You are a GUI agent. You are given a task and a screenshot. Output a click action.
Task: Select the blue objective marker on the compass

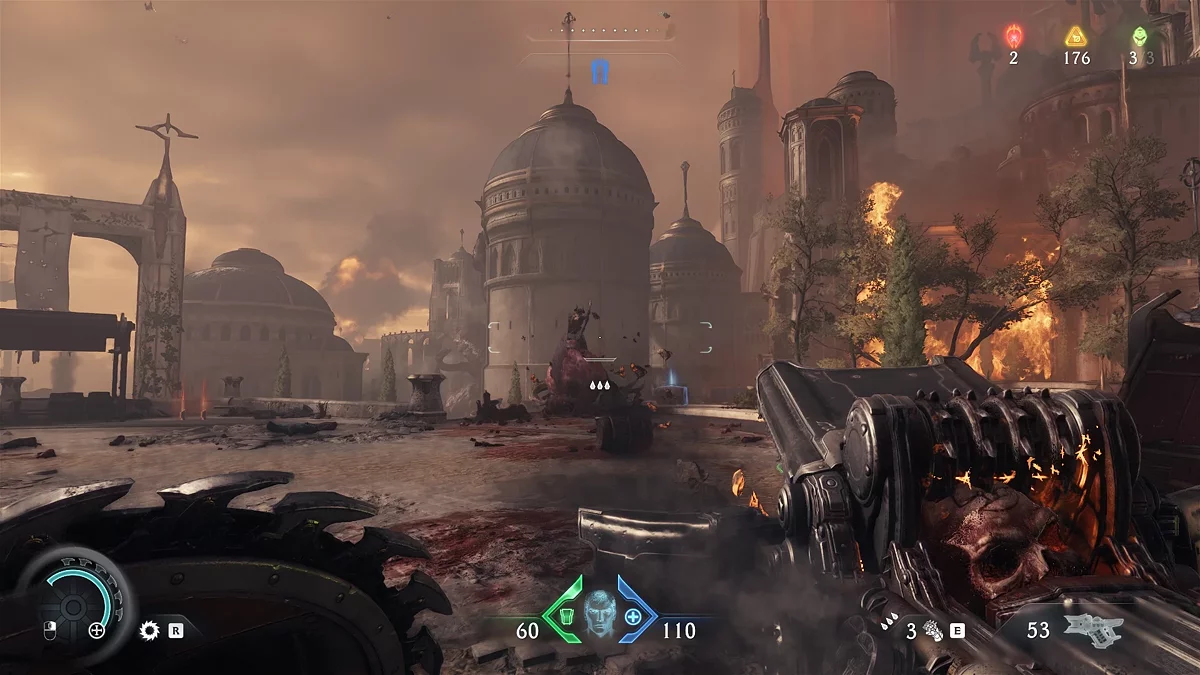point(600,71)
